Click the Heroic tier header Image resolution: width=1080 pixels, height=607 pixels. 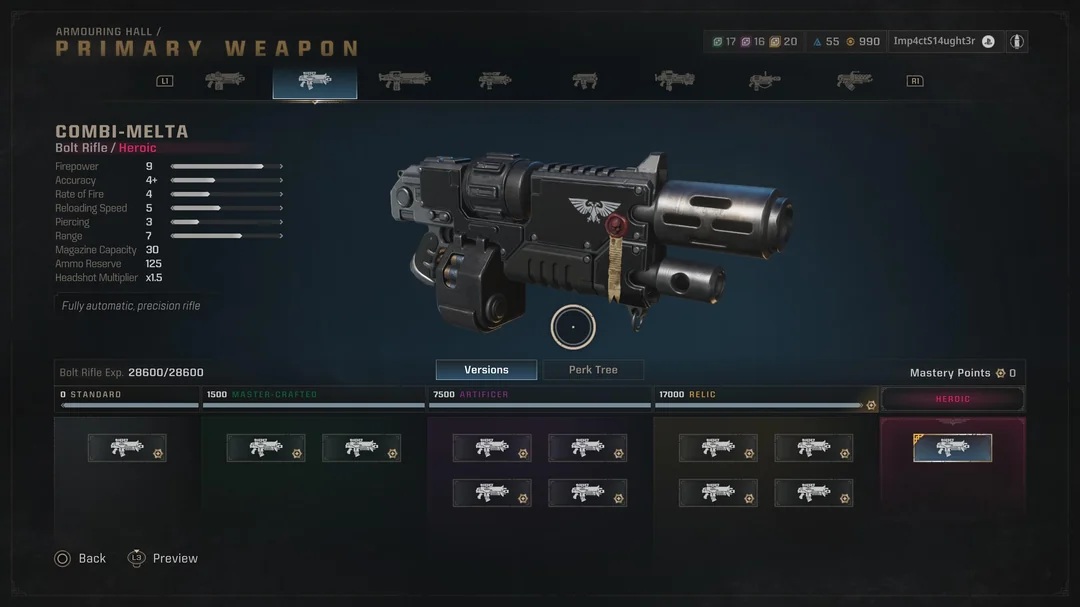point(952,399)
